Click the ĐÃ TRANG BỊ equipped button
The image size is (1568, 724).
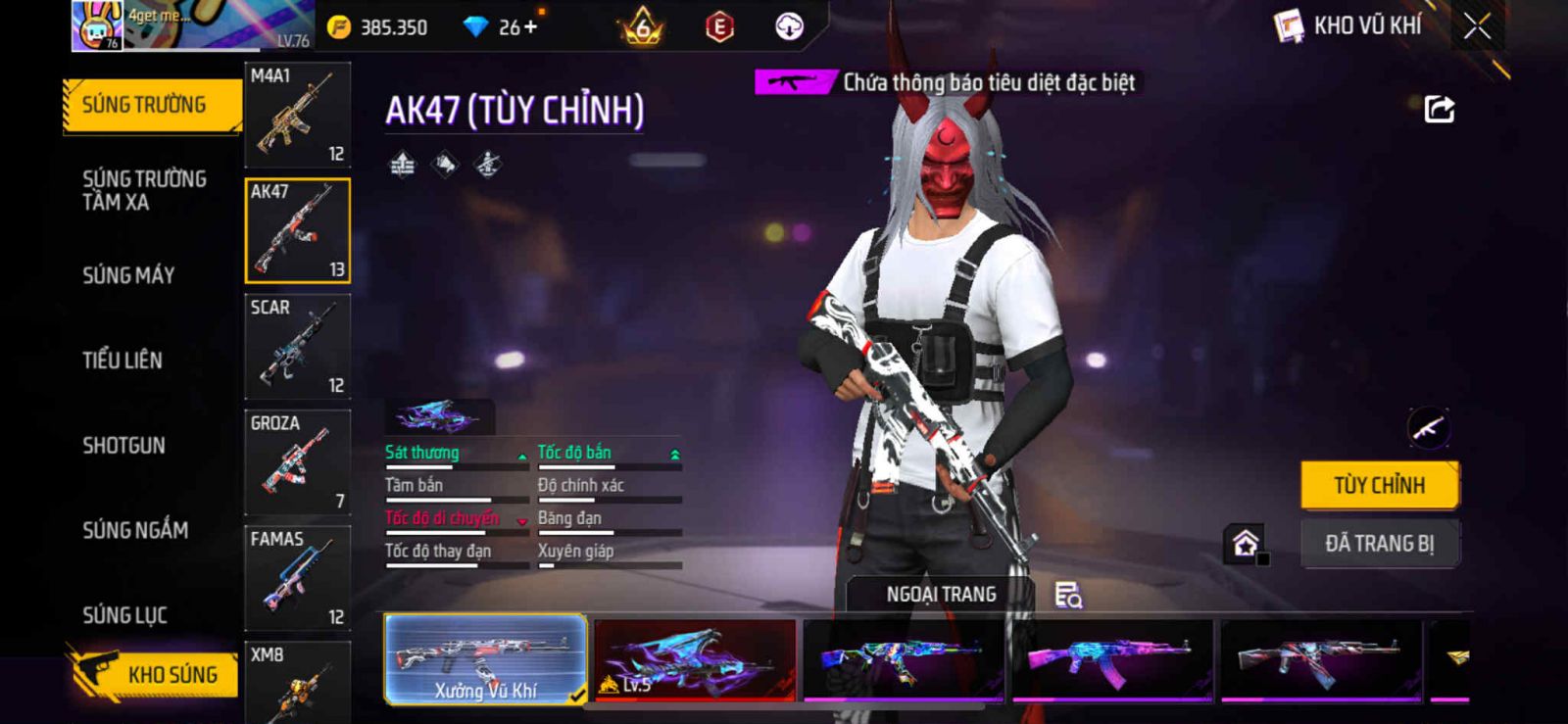point(1379,544)
